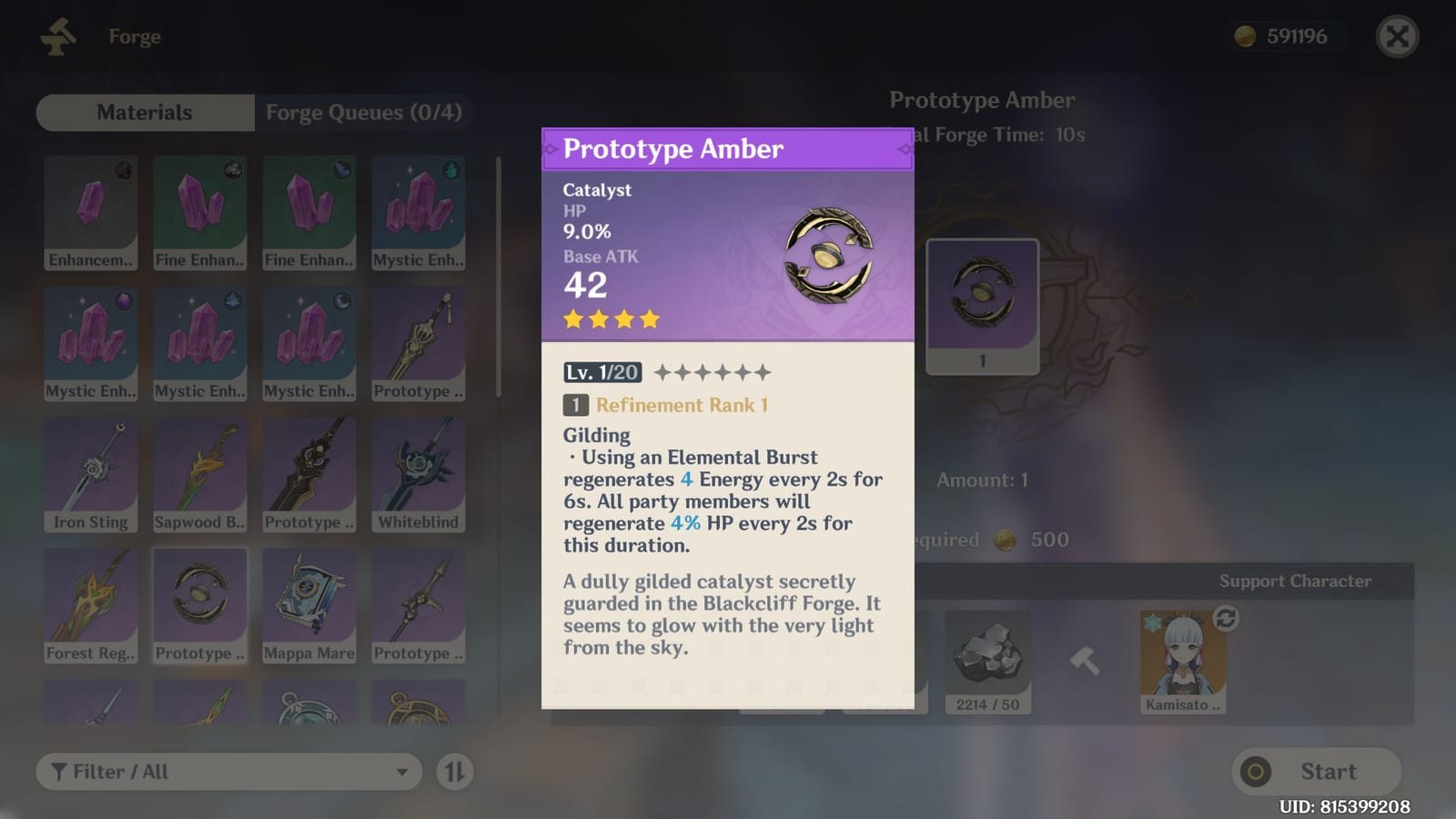Select the Iron Sting weapon icon
Viewport: 1456px width, 819px height.
click(x=91, y=469)
